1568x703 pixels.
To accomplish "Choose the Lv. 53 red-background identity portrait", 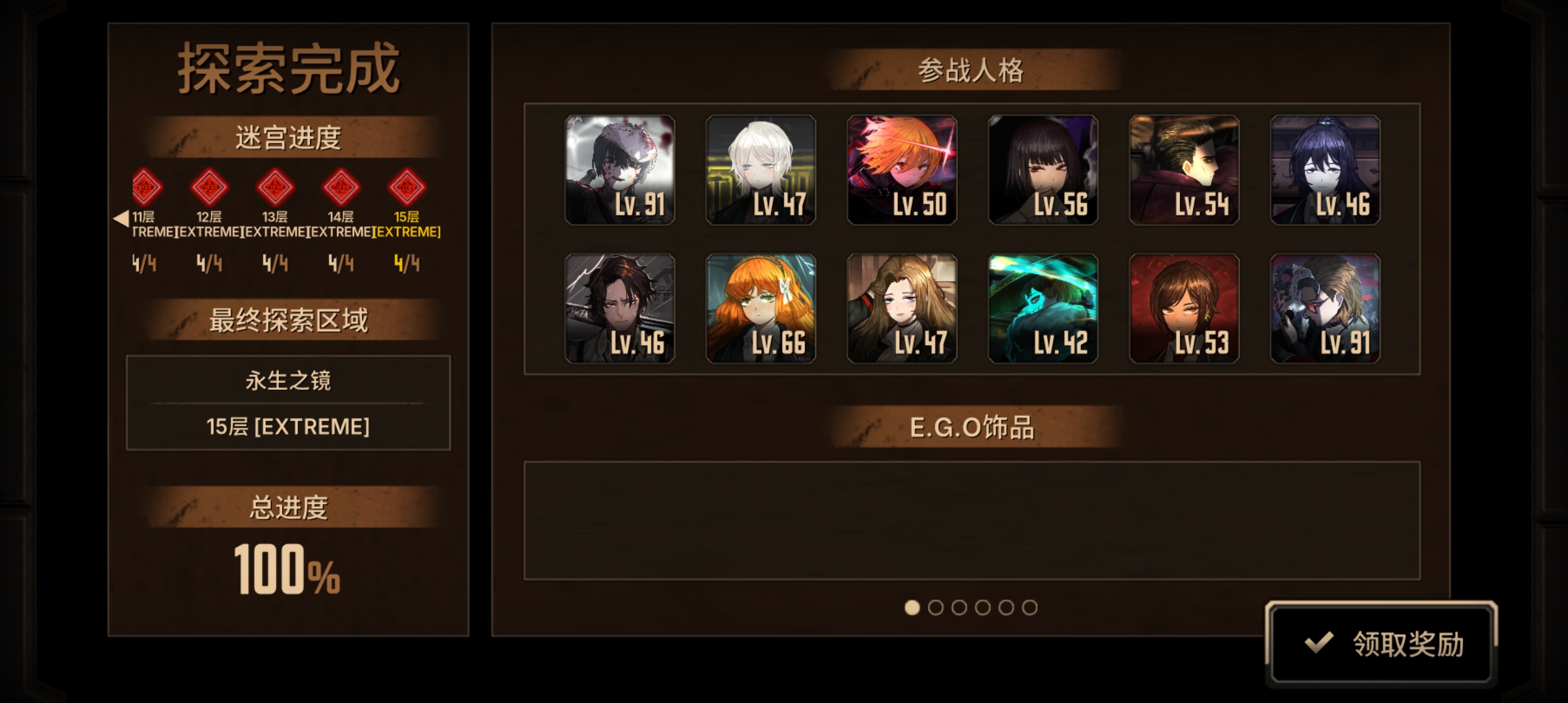I will pos(1184,309).
